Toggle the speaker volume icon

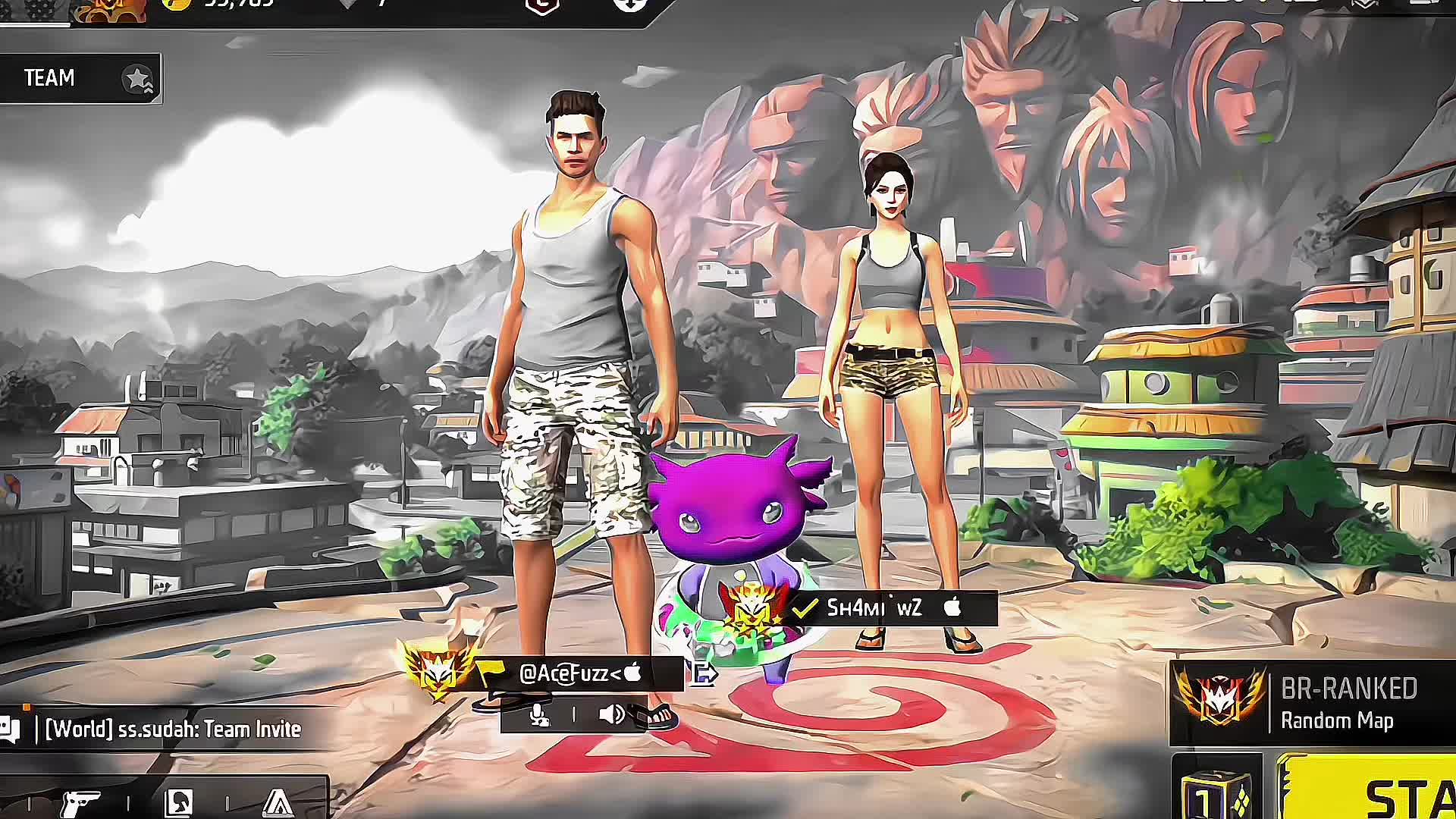pos(611,715)
